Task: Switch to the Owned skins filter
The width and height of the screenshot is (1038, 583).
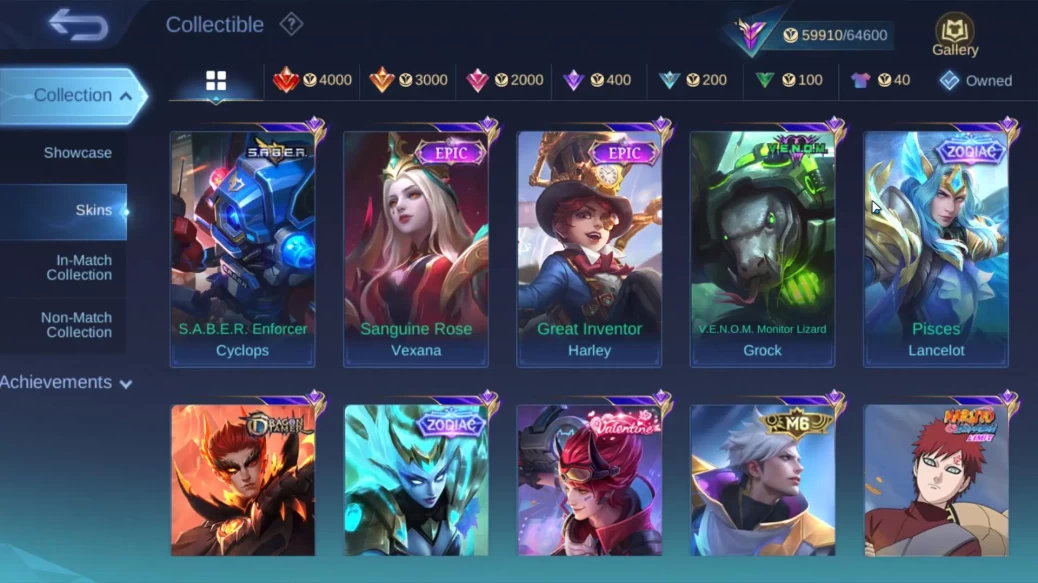Action: 975,81
